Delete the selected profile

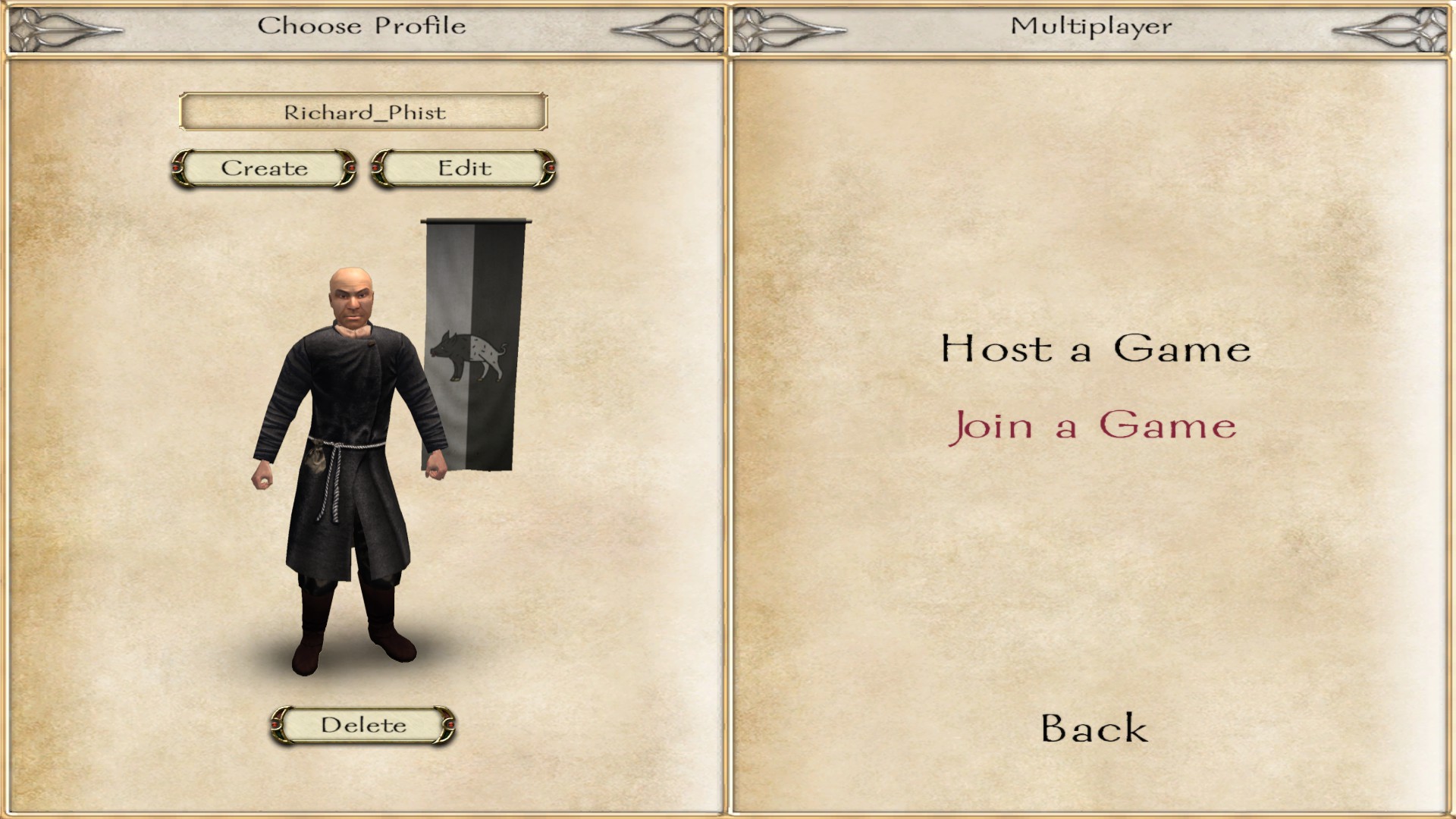[363, 725]
